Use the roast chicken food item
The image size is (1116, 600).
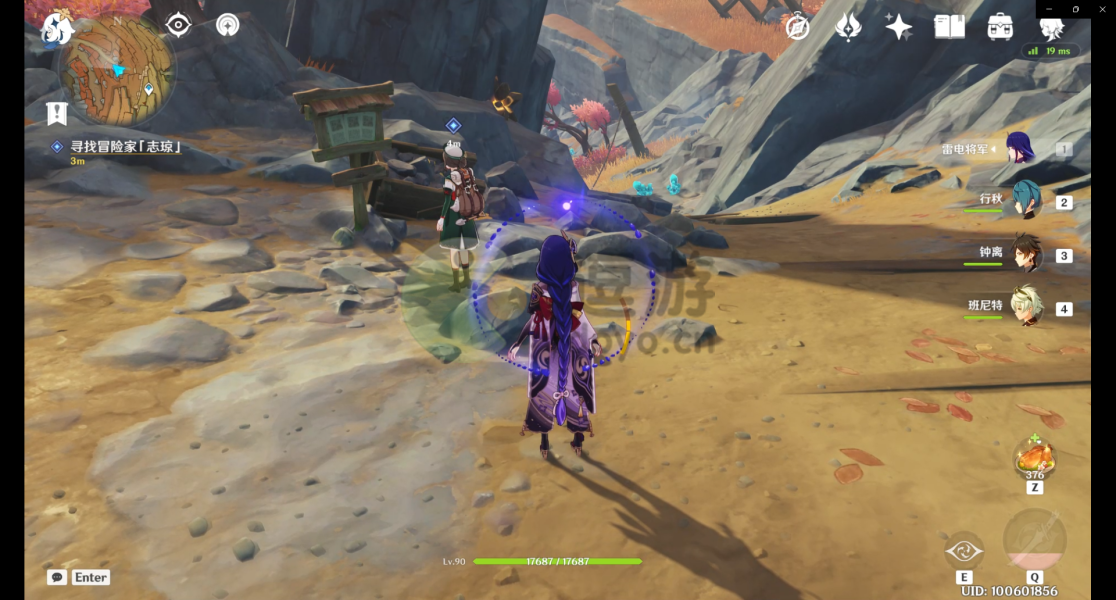point(1034,459)
